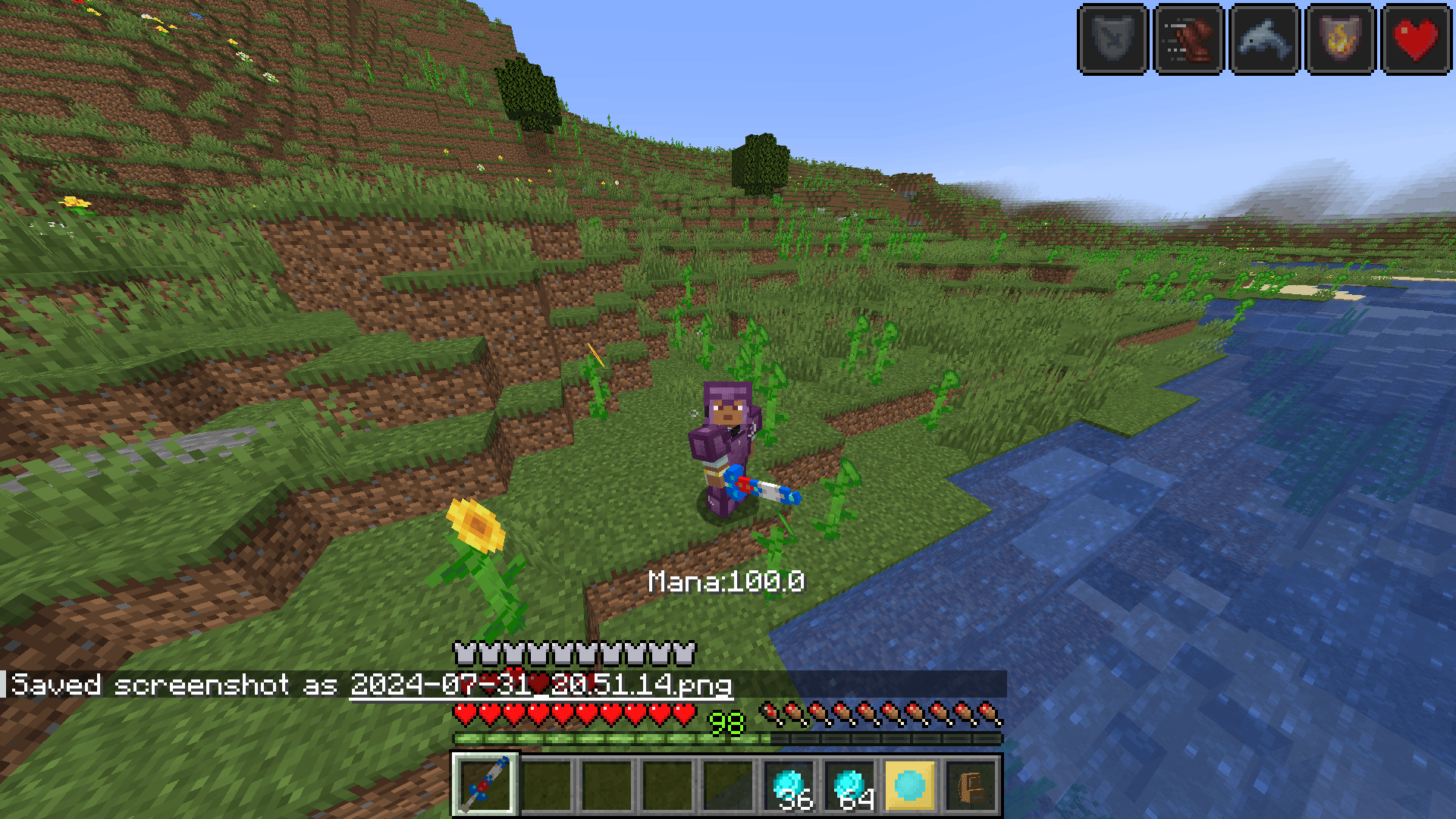Click the leftmost armor chevron indicator
The image size is (1456, 819).
(463, 651)
